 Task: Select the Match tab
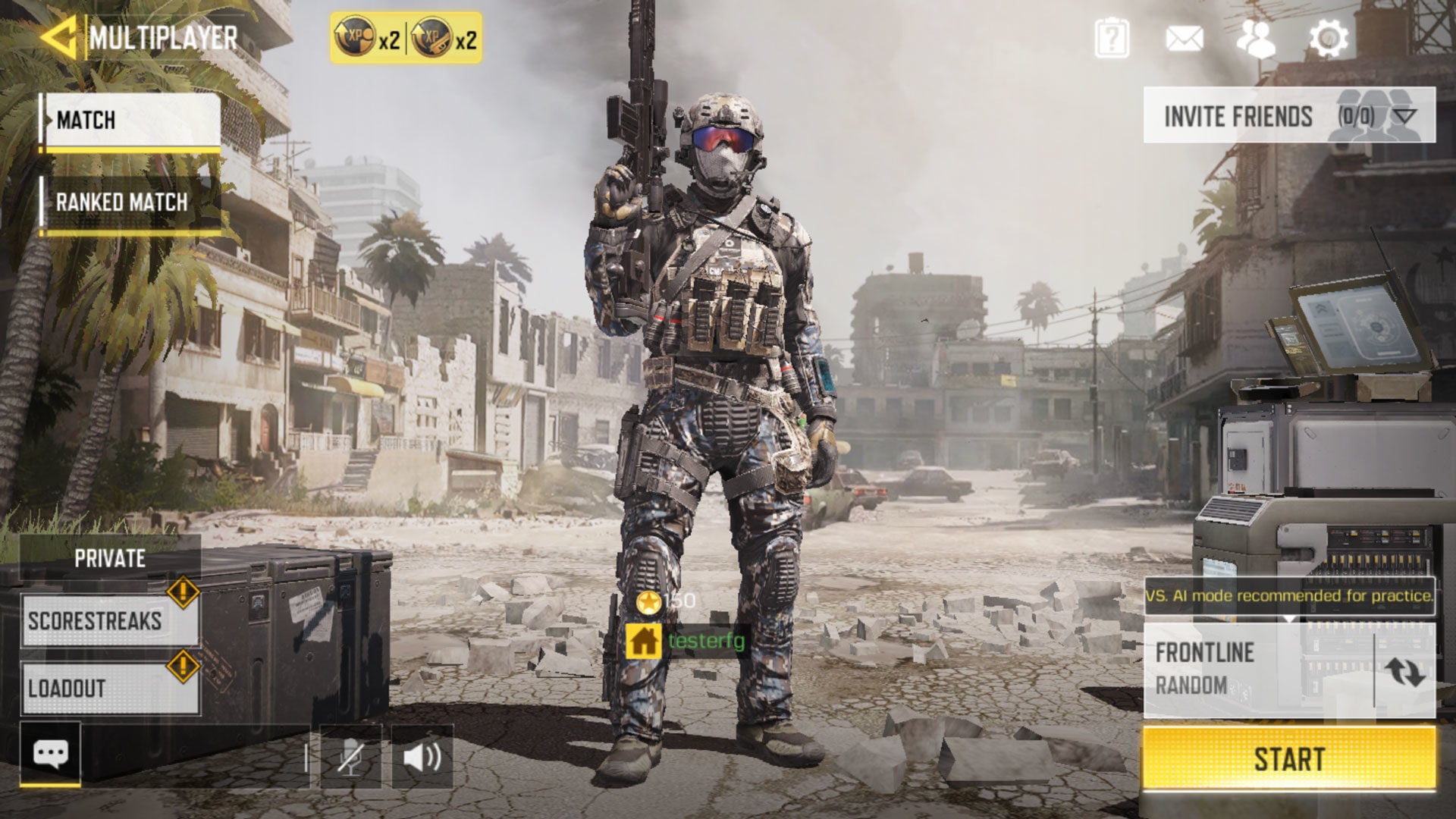tap(87, 120)
